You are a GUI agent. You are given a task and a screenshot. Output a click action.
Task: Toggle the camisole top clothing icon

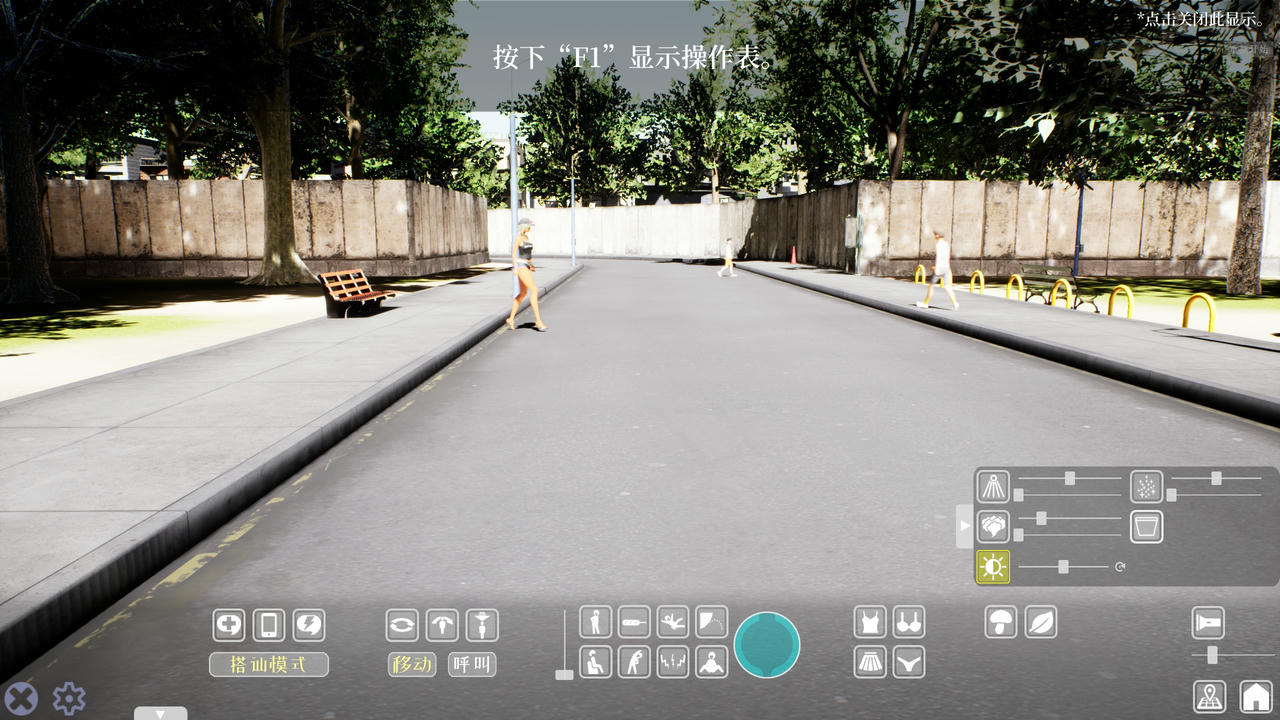tap(870, 622)
